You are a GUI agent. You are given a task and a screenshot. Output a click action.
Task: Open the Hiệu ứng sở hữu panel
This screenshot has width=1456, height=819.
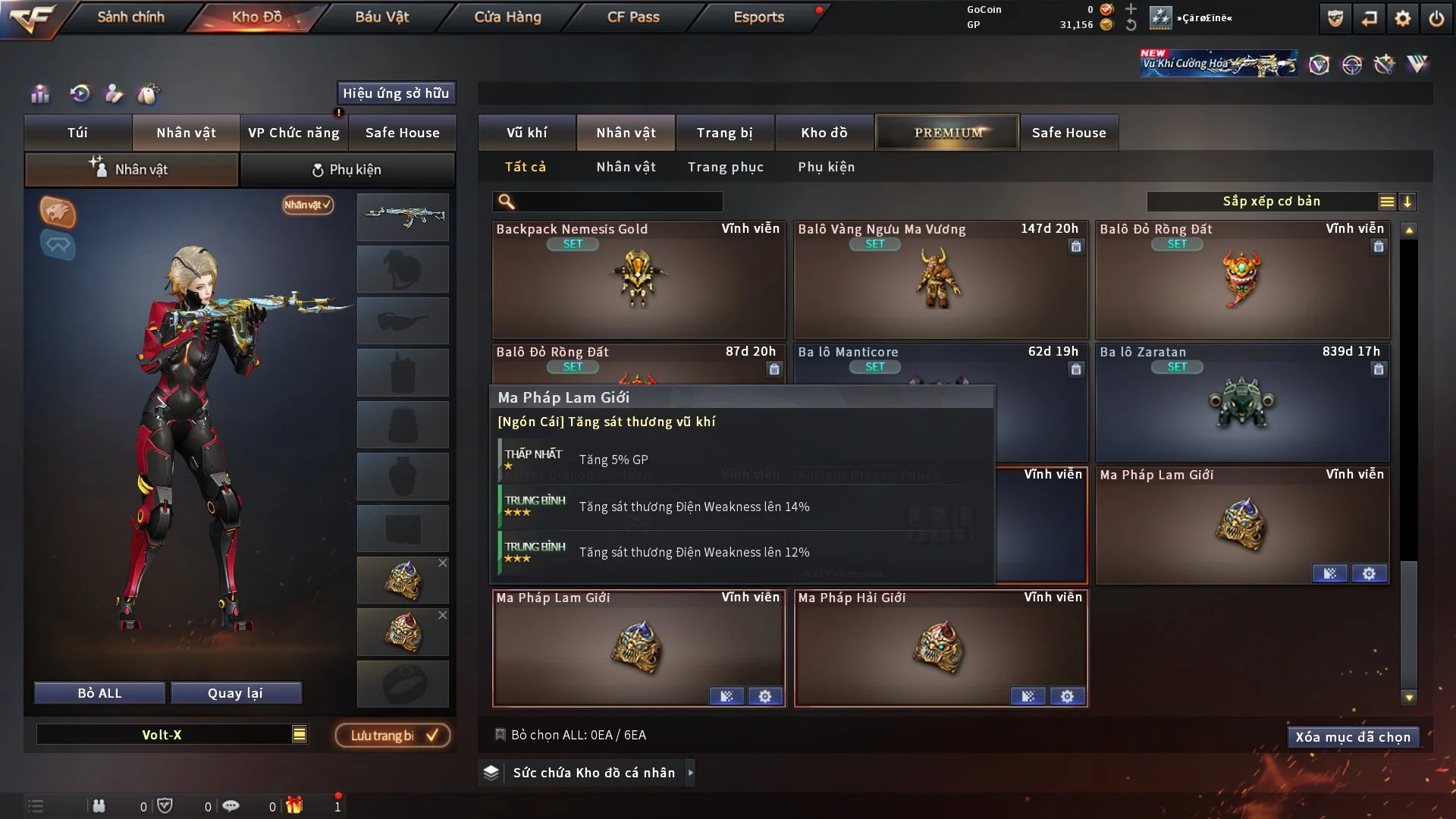(395, 93)
